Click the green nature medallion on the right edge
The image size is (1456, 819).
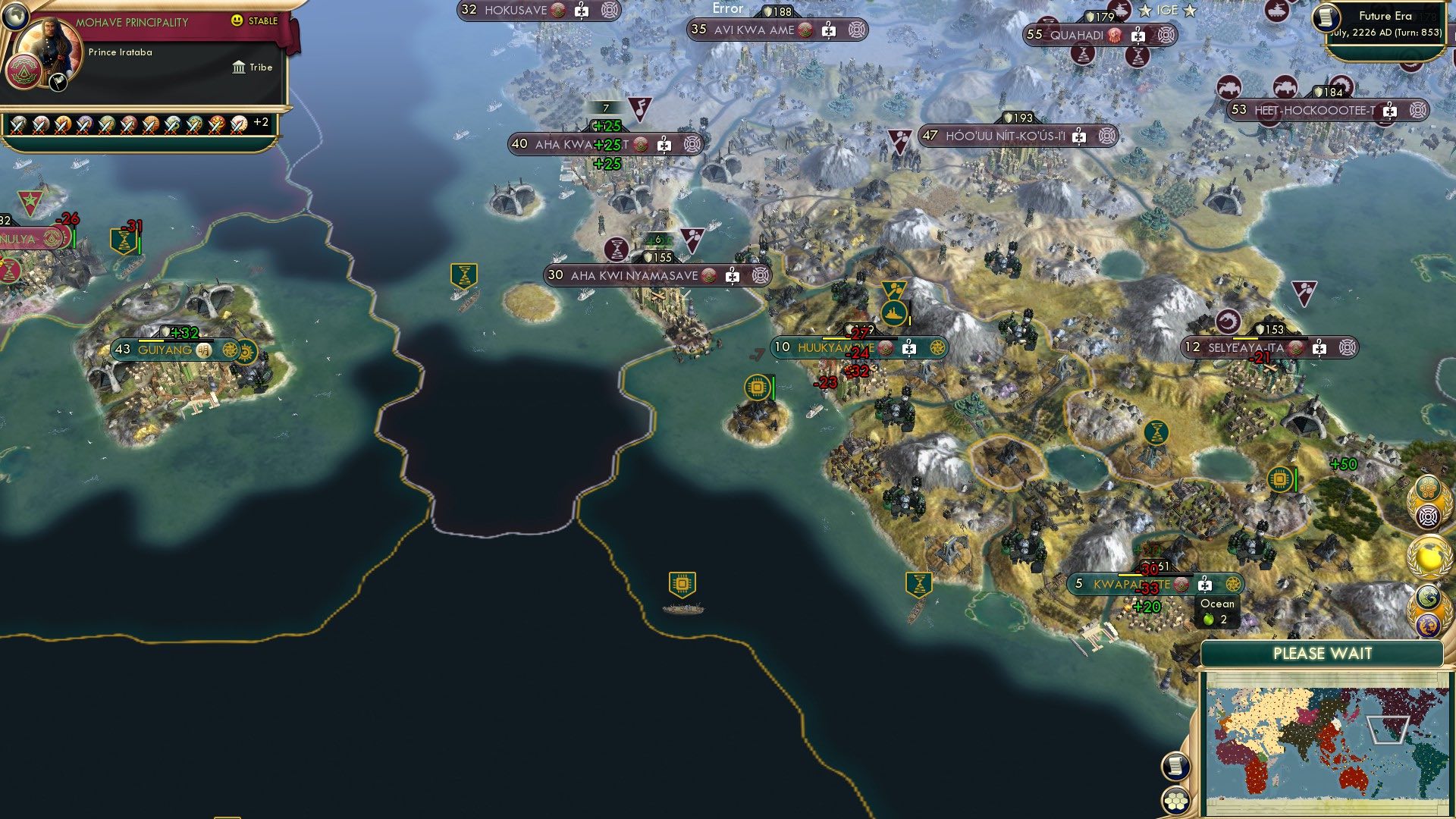coord(1428,597)
